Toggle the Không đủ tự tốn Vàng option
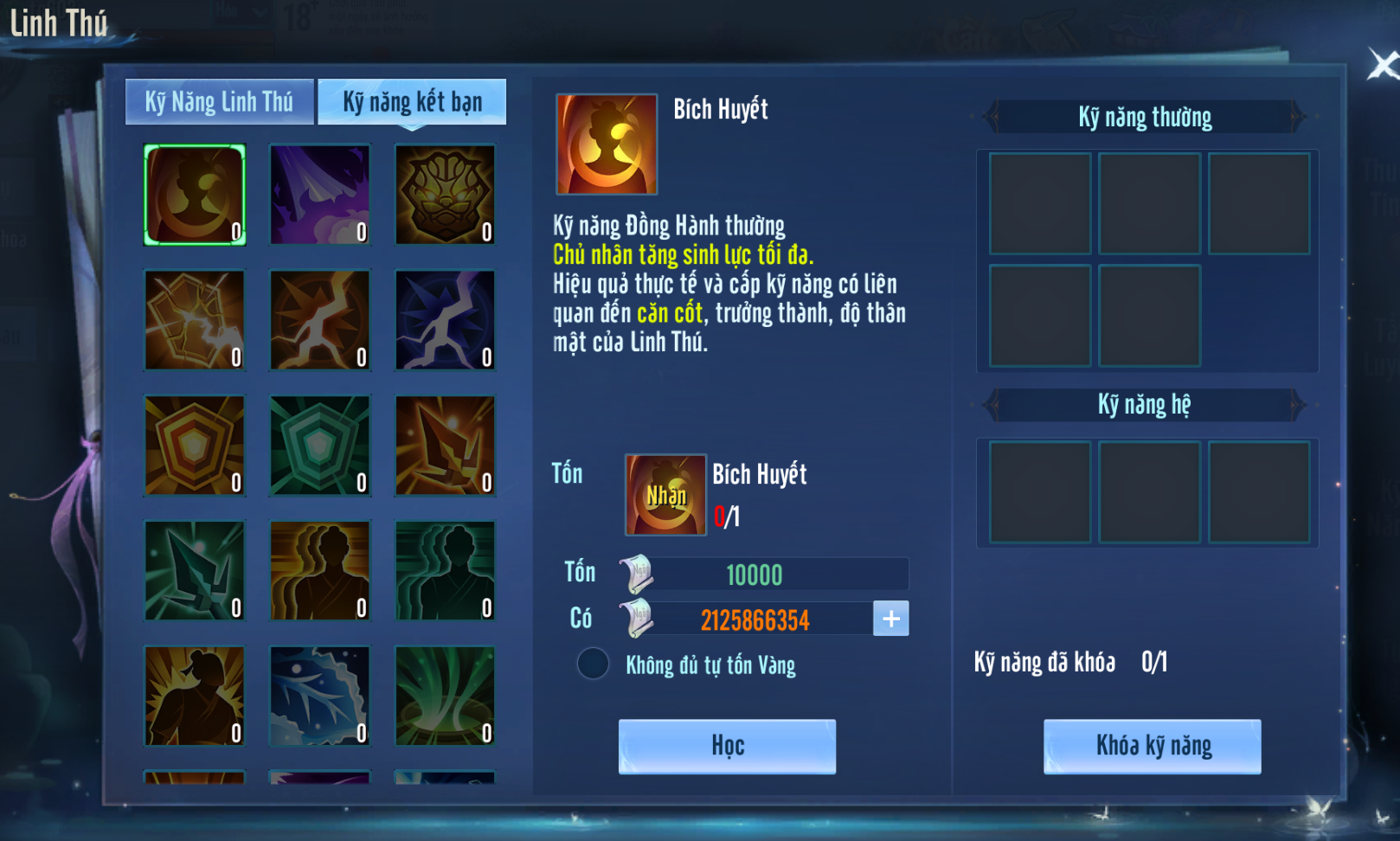The width and height of the screenshot is (1400, 841). [594, 664]
